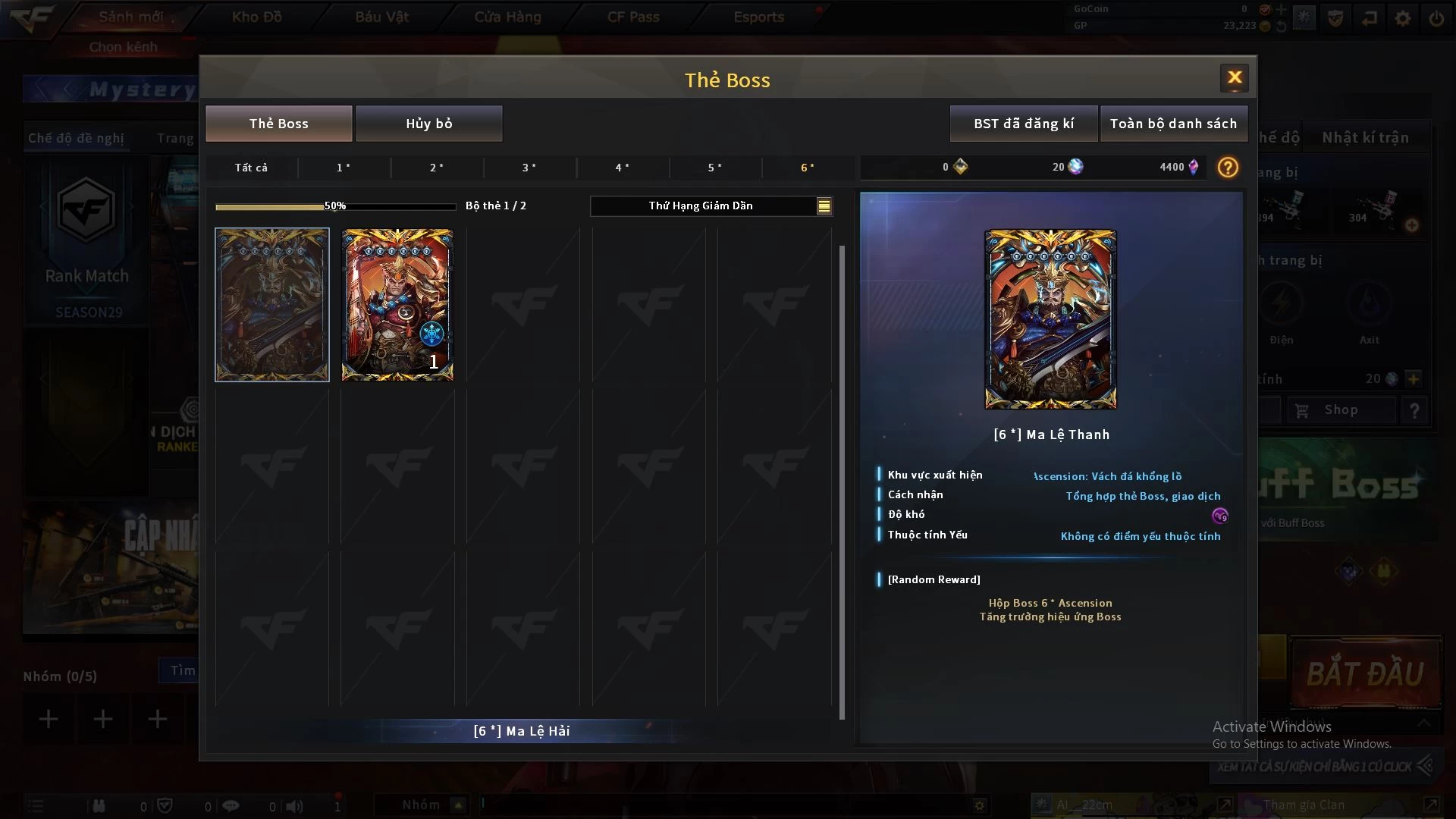
Task: Choose the 3-star card filter
Action: (x=529, y=168)
